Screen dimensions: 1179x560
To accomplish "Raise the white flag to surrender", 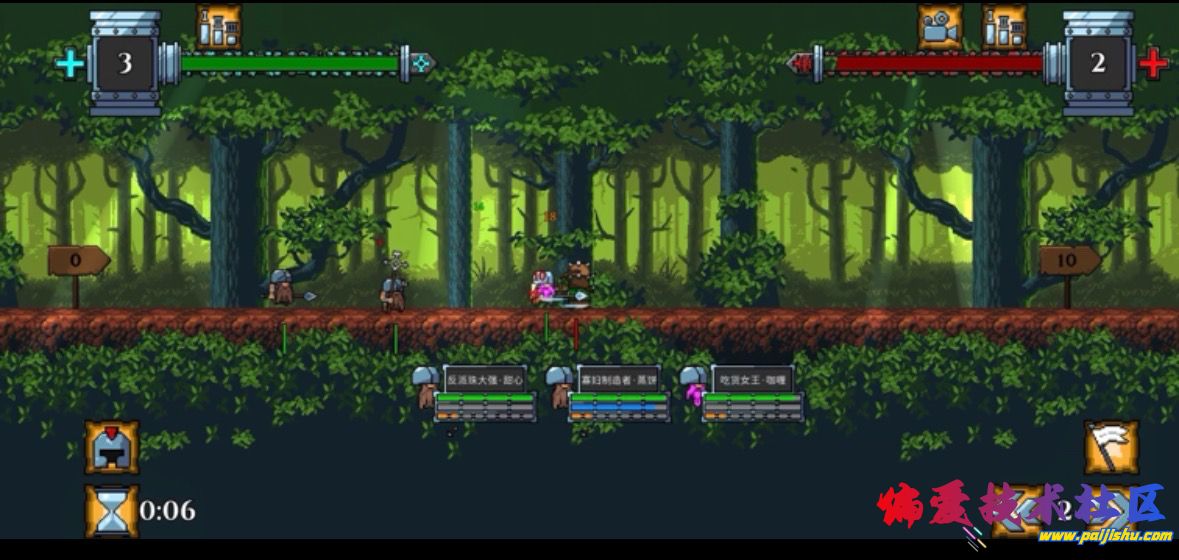I will [x=1111, y=447].
